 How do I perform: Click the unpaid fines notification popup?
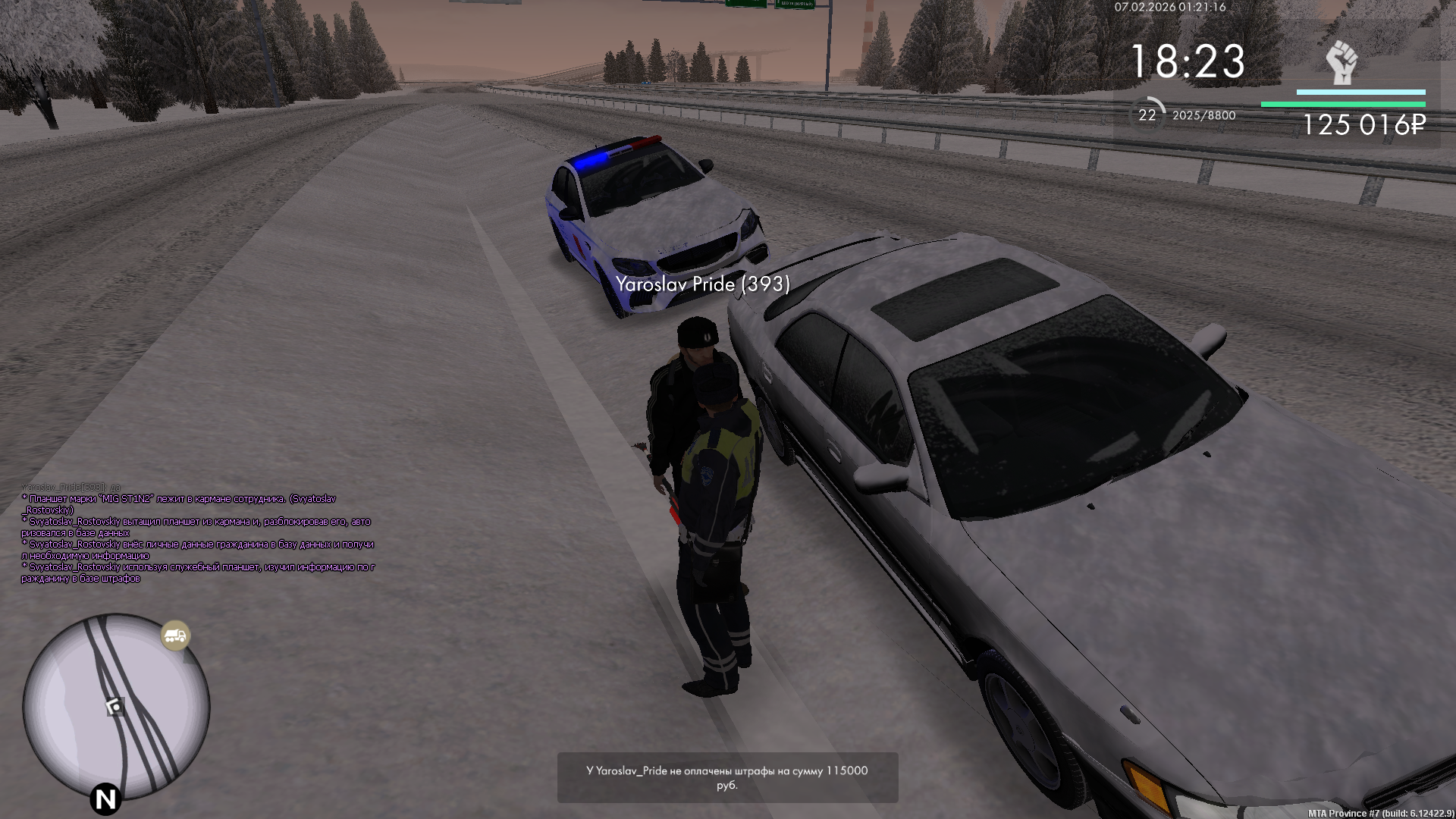click(x=727, y=777)
